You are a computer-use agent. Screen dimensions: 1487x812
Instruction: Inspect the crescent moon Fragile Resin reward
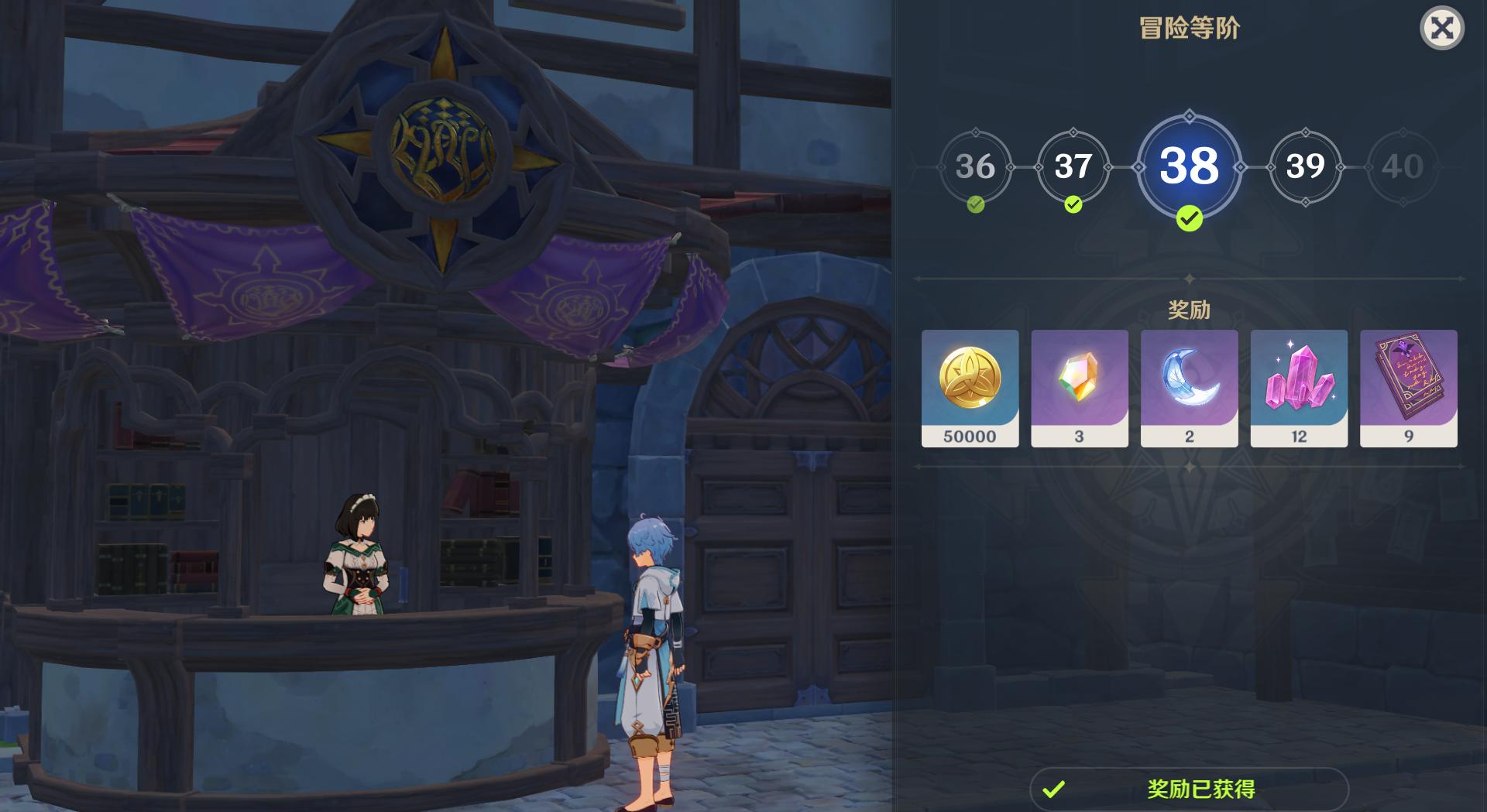coord(1189,388)
